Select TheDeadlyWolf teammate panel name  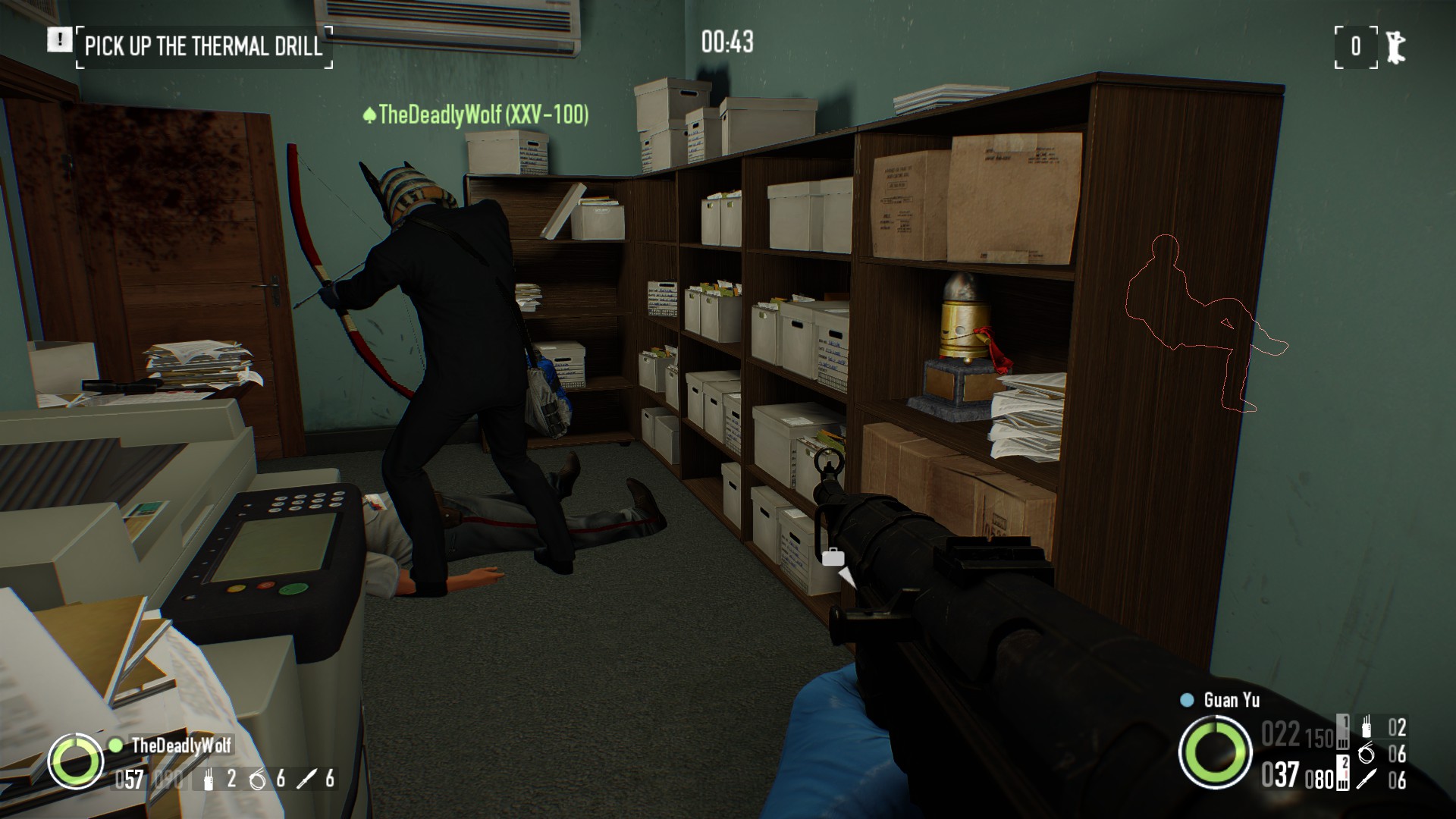tap(181, 745)
